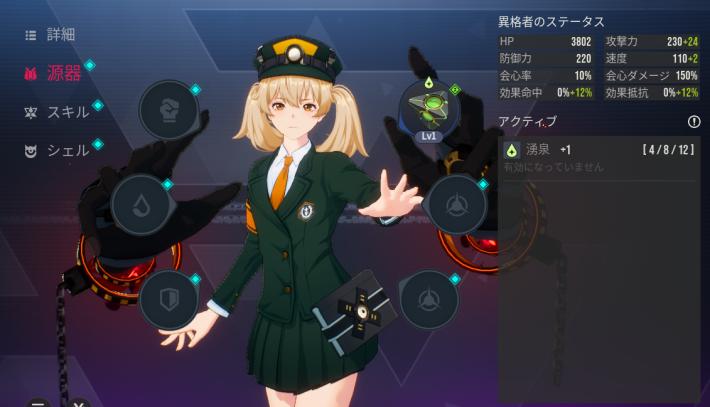
Task: Select the fist-icon gear slot
Action: click(168, 109)
